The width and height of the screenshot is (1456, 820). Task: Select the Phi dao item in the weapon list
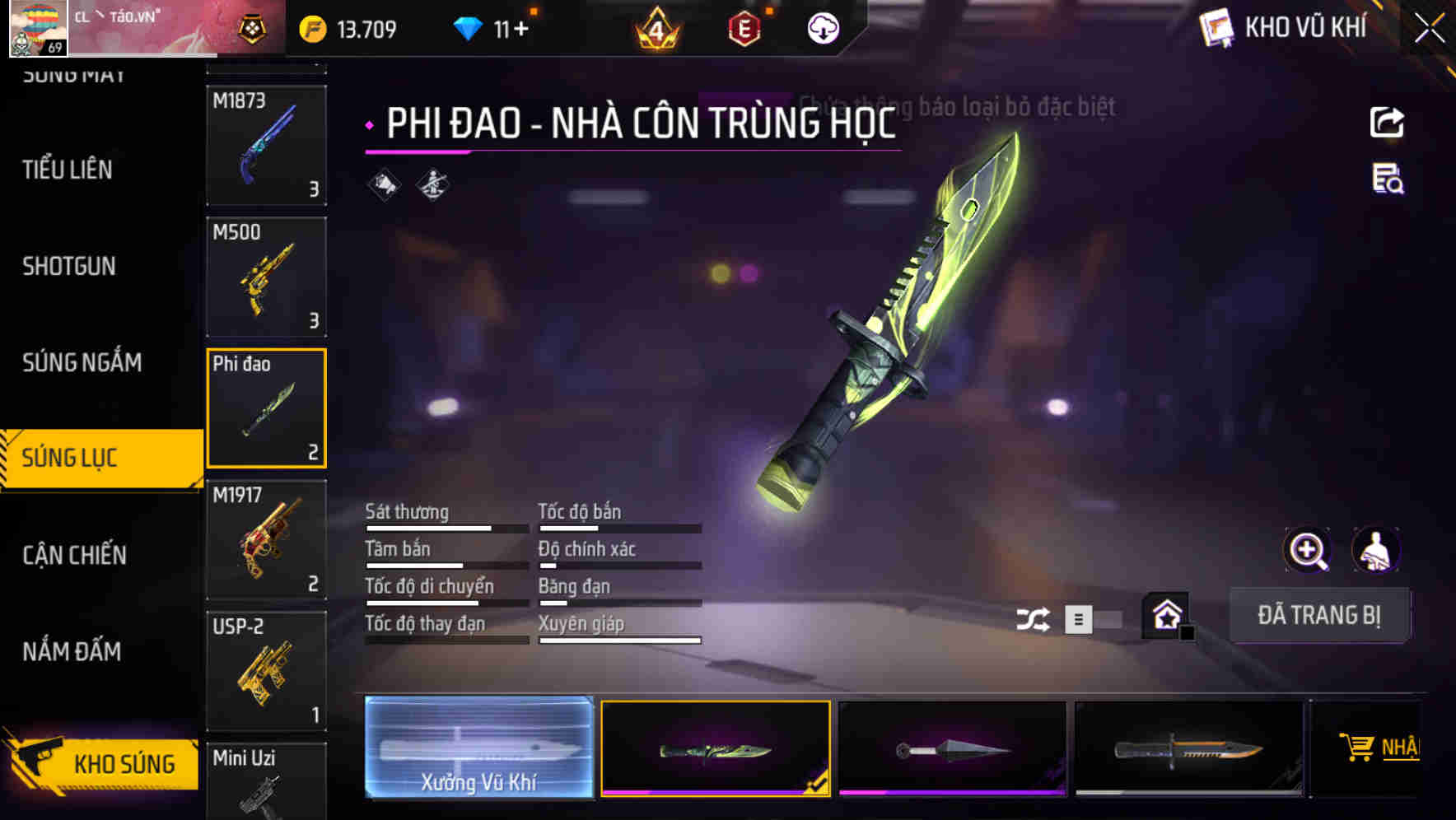click(x=266, y=408)
